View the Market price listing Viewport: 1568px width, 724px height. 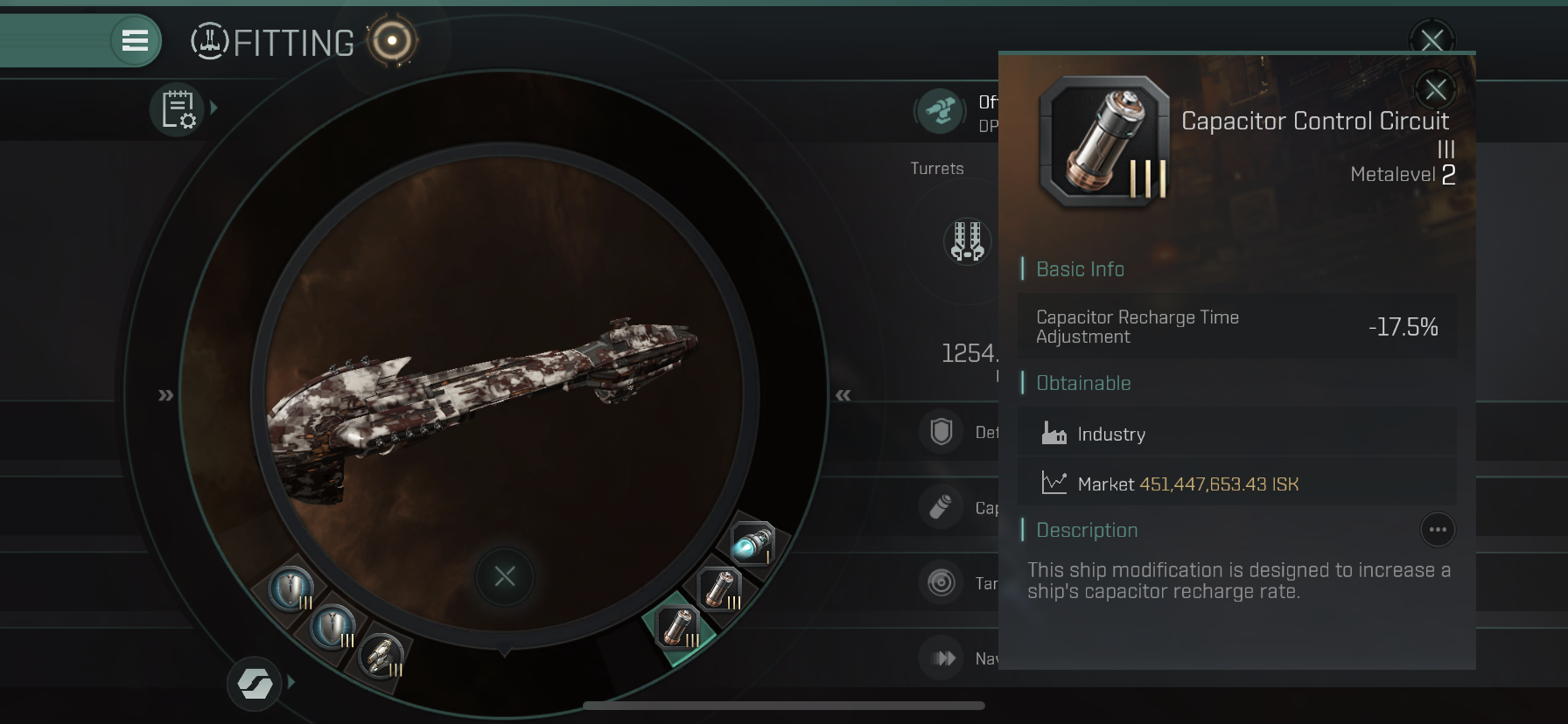(1235, 484)
